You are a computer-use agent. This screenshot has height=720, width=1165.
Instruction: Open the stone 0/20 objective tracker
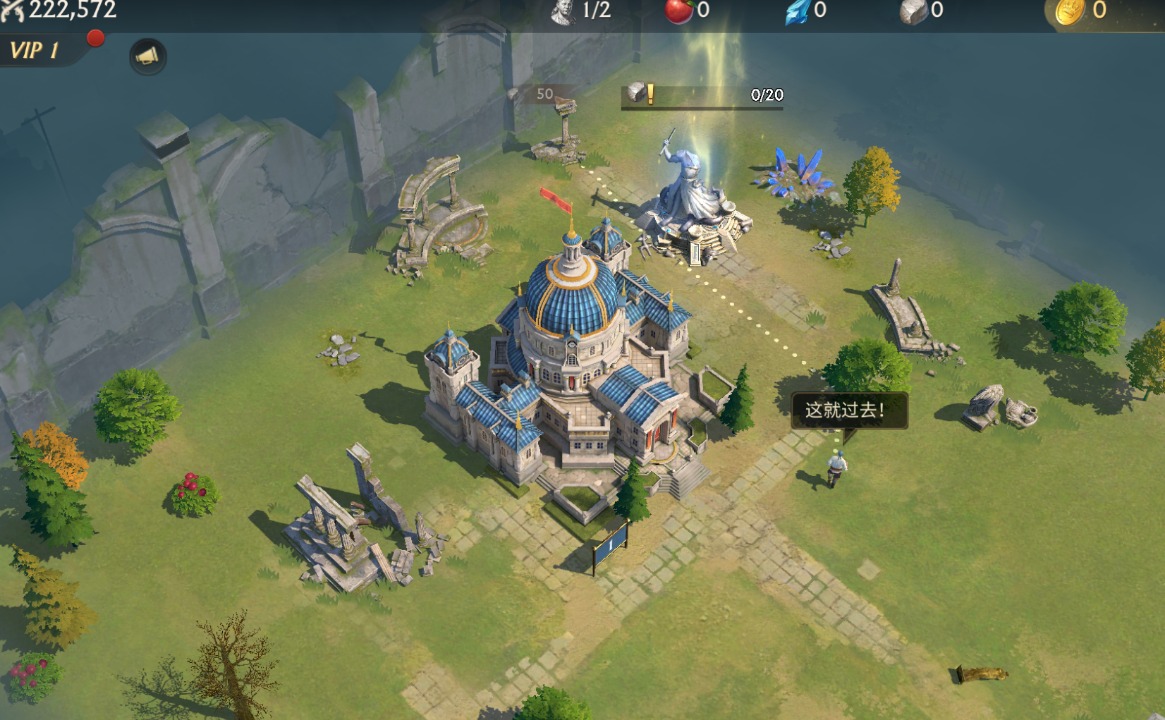tap(702, 96)
